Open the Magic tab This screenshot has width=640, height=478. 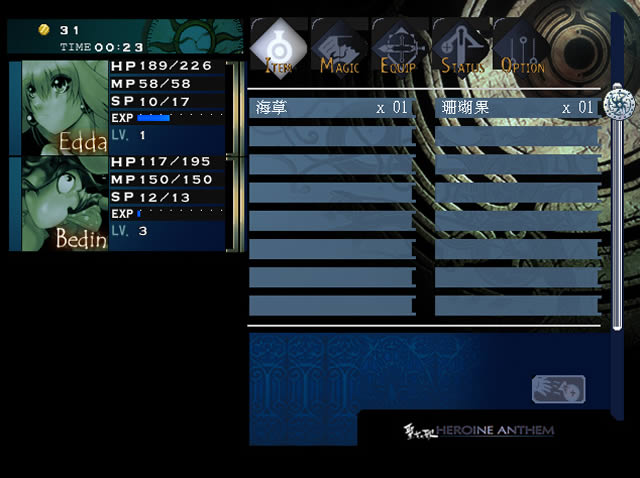(x=340, y=48)
